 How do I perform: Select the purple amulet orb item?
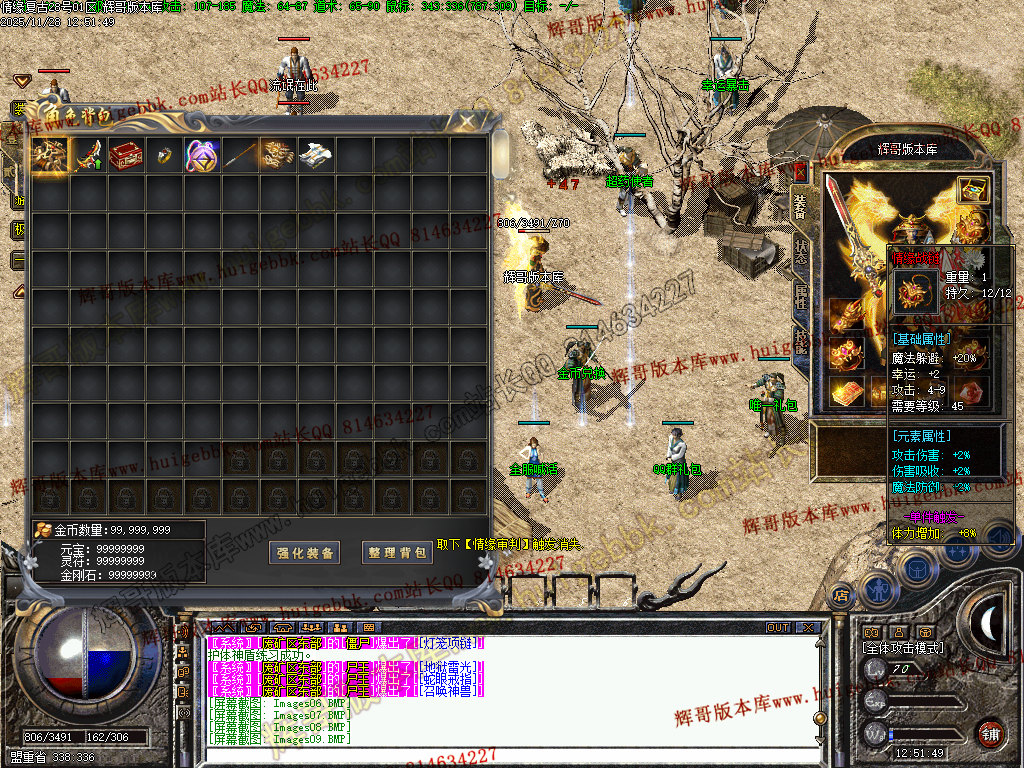pyautogui.click(x=202, y=155)
